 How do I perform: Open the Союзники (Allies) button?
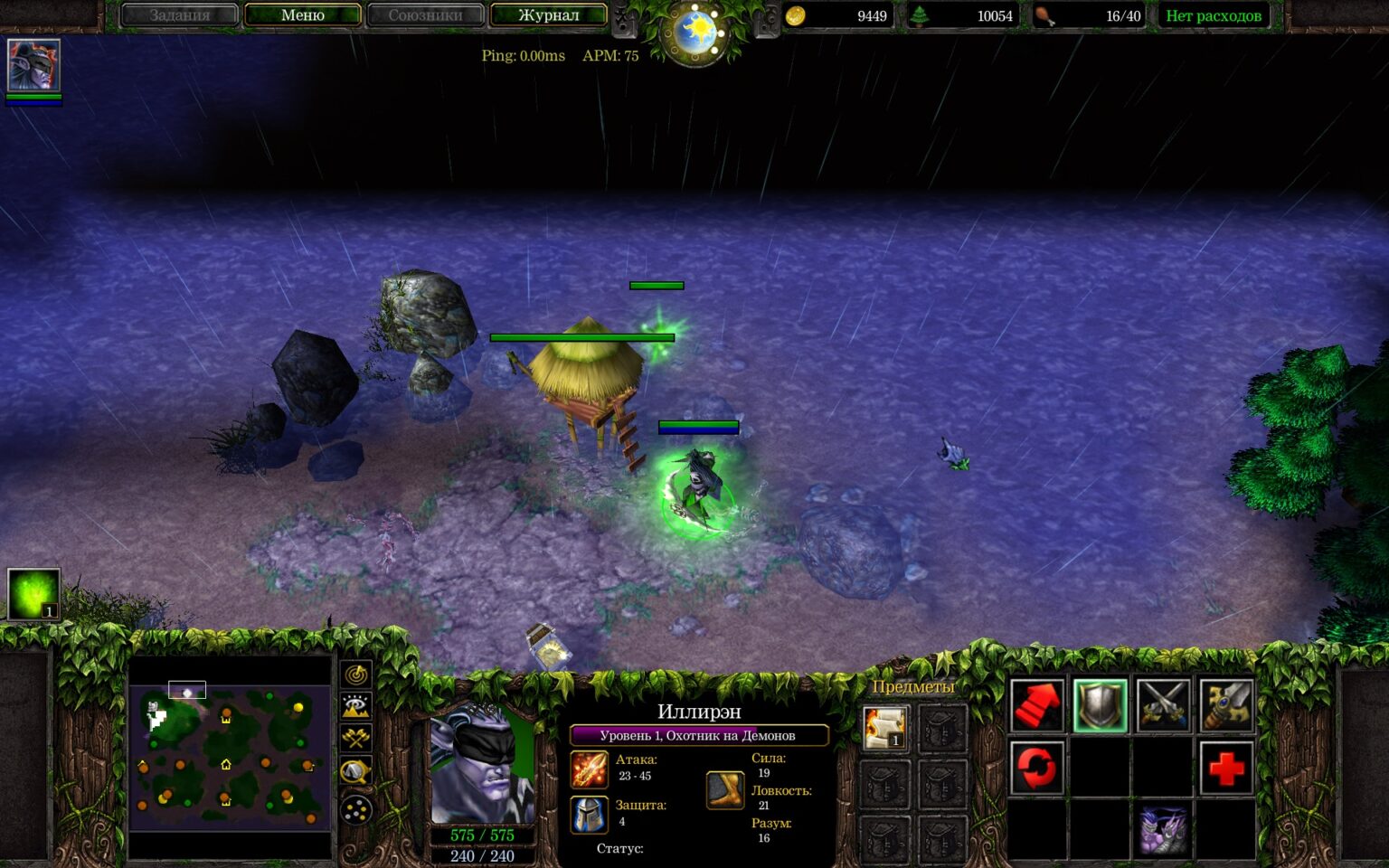pos(425,15)
